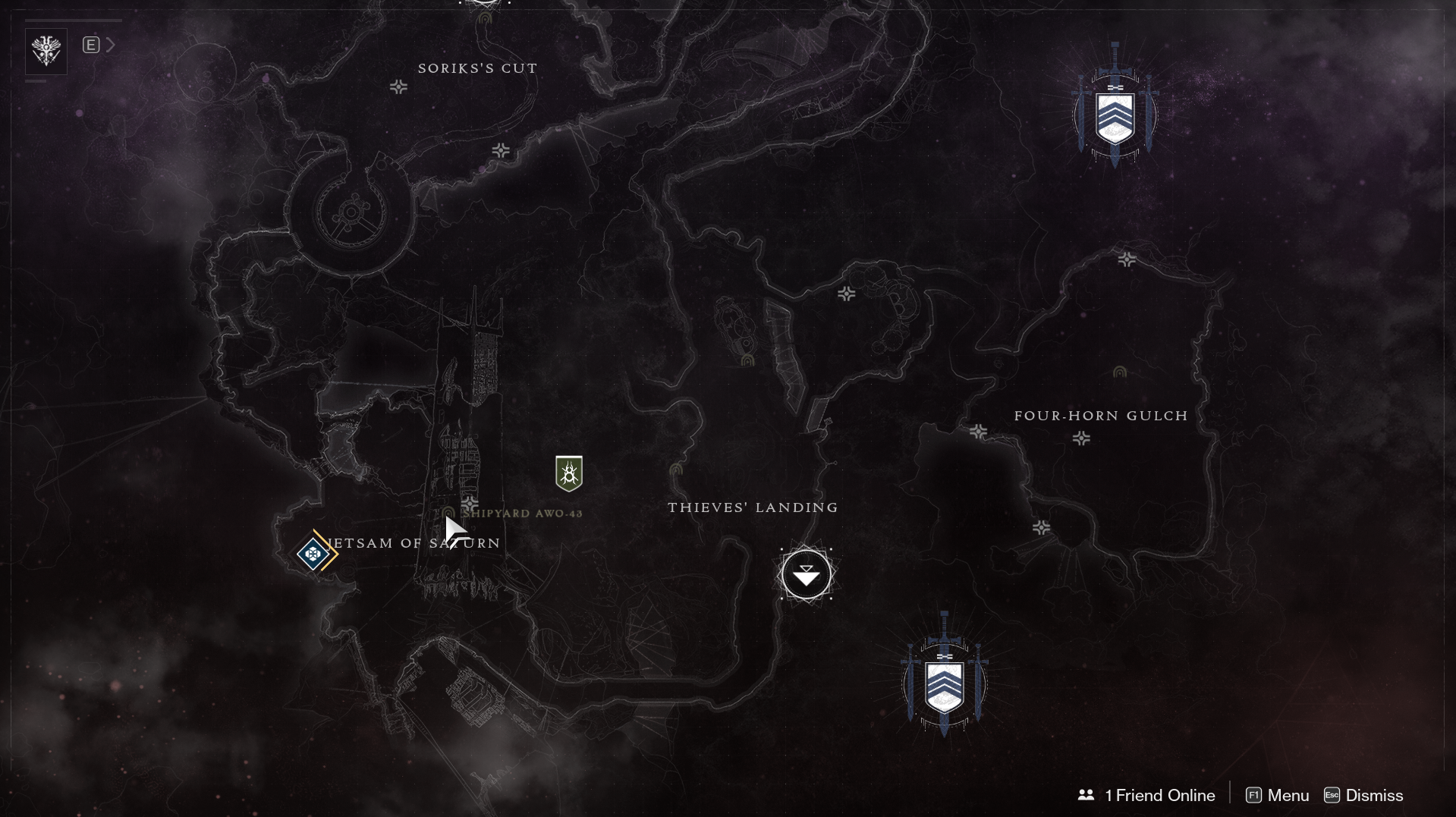This screenshot has width=1456, height=817.
Task: Dismiss the map screen
Action: 1363,795
